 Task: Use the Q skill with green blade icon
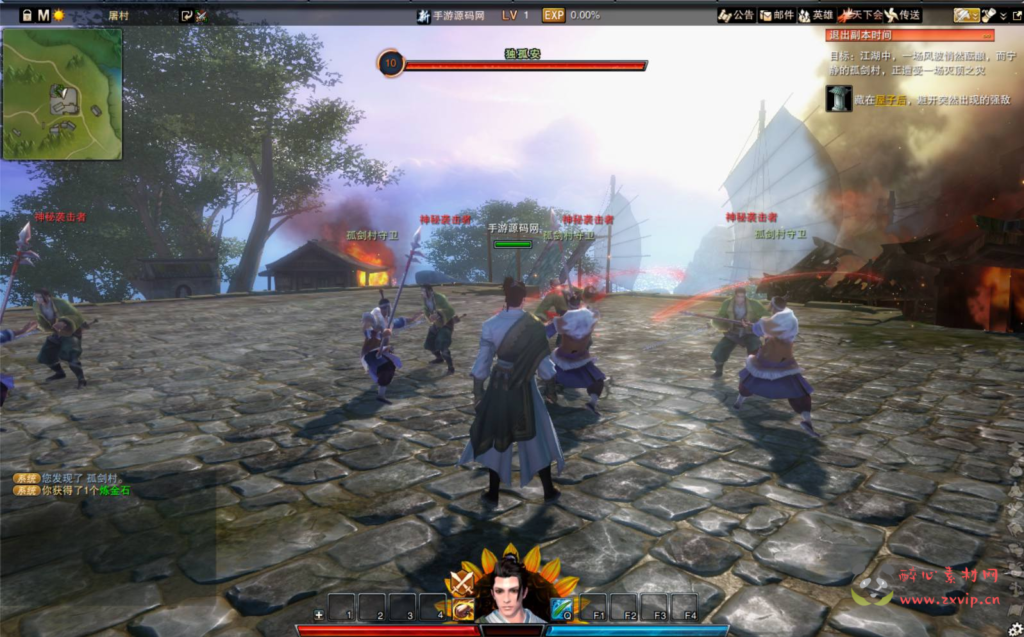pos(562,608)
